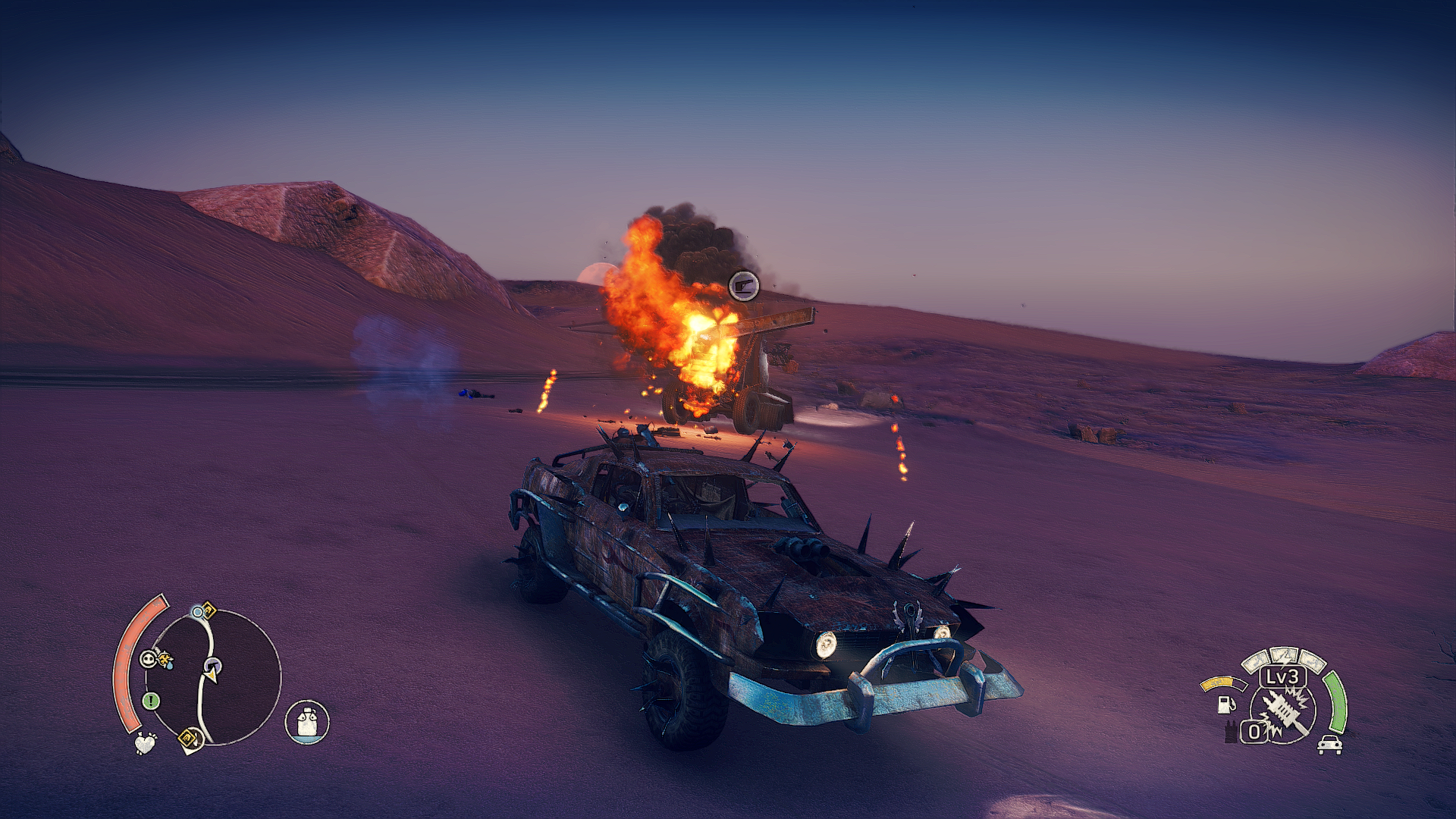Click the white heart health icon
The width and height of the screenshot is (1456, 819).
(x=145, y=743)
